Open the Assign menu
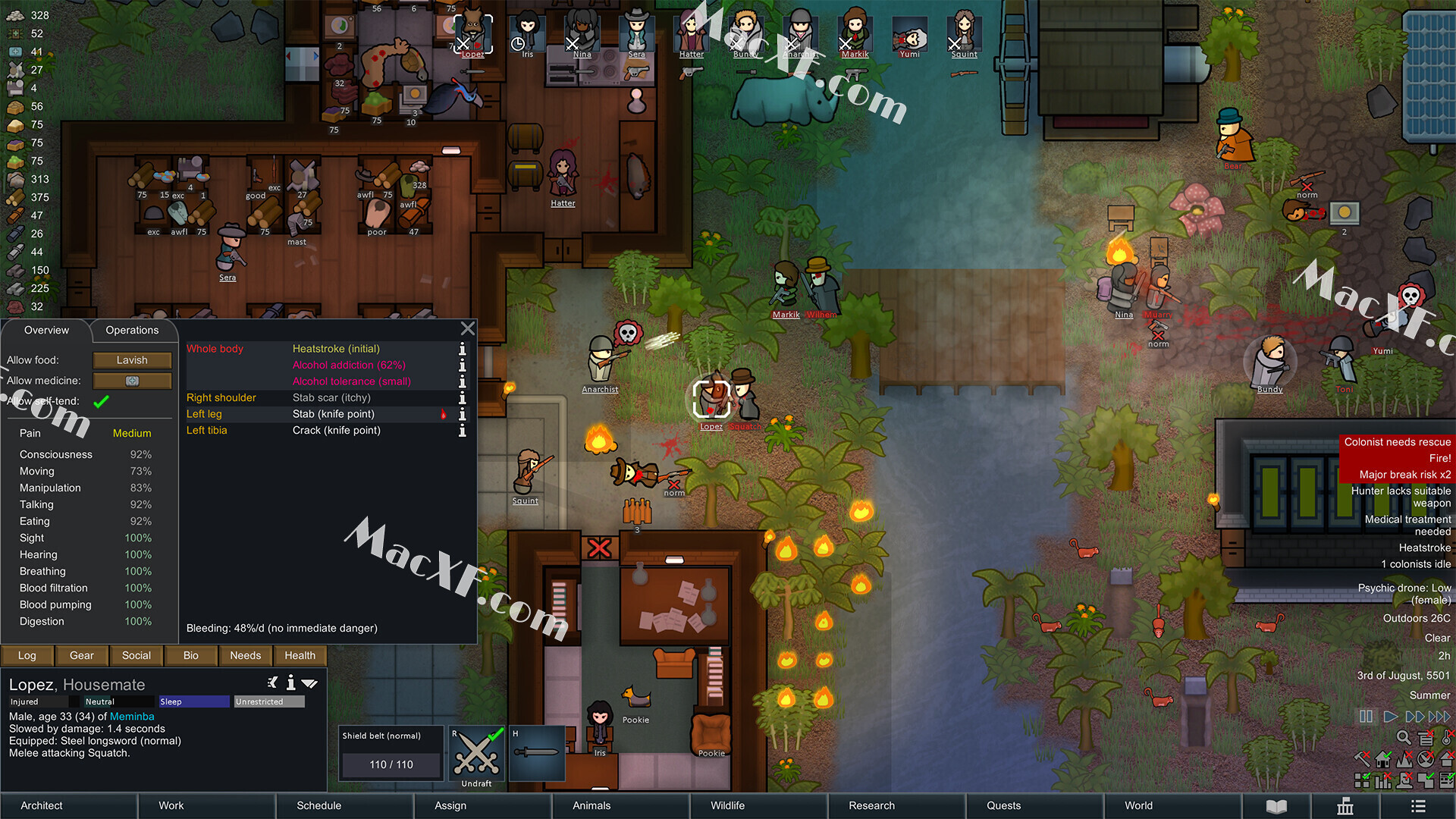This screenshot has width=1456, height=819. 450,805
